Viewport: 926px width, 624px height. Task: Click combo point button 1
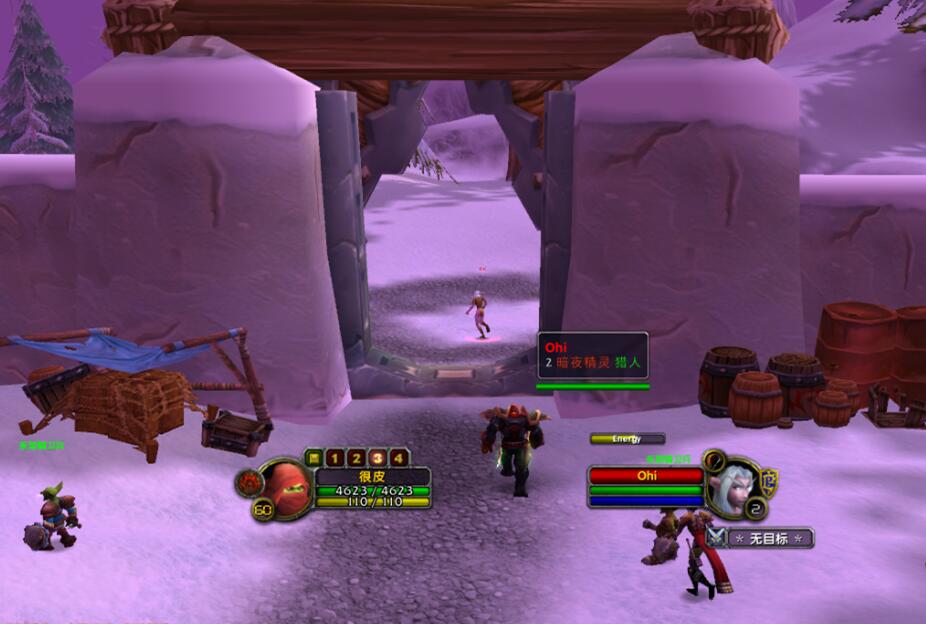coord(334,458)
